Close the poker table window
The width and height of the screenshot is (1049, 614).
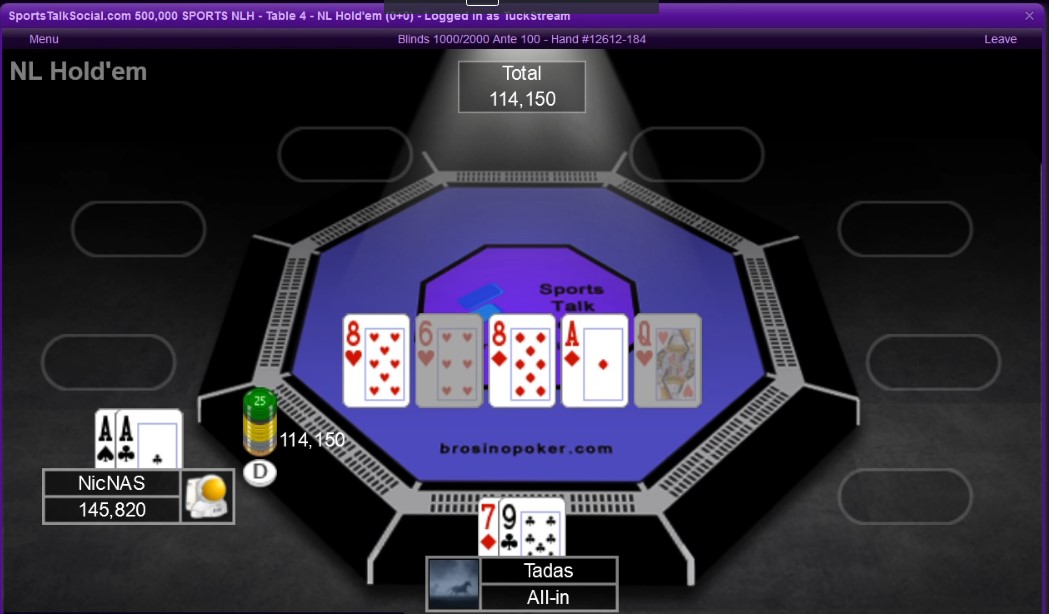point(1029,15)
